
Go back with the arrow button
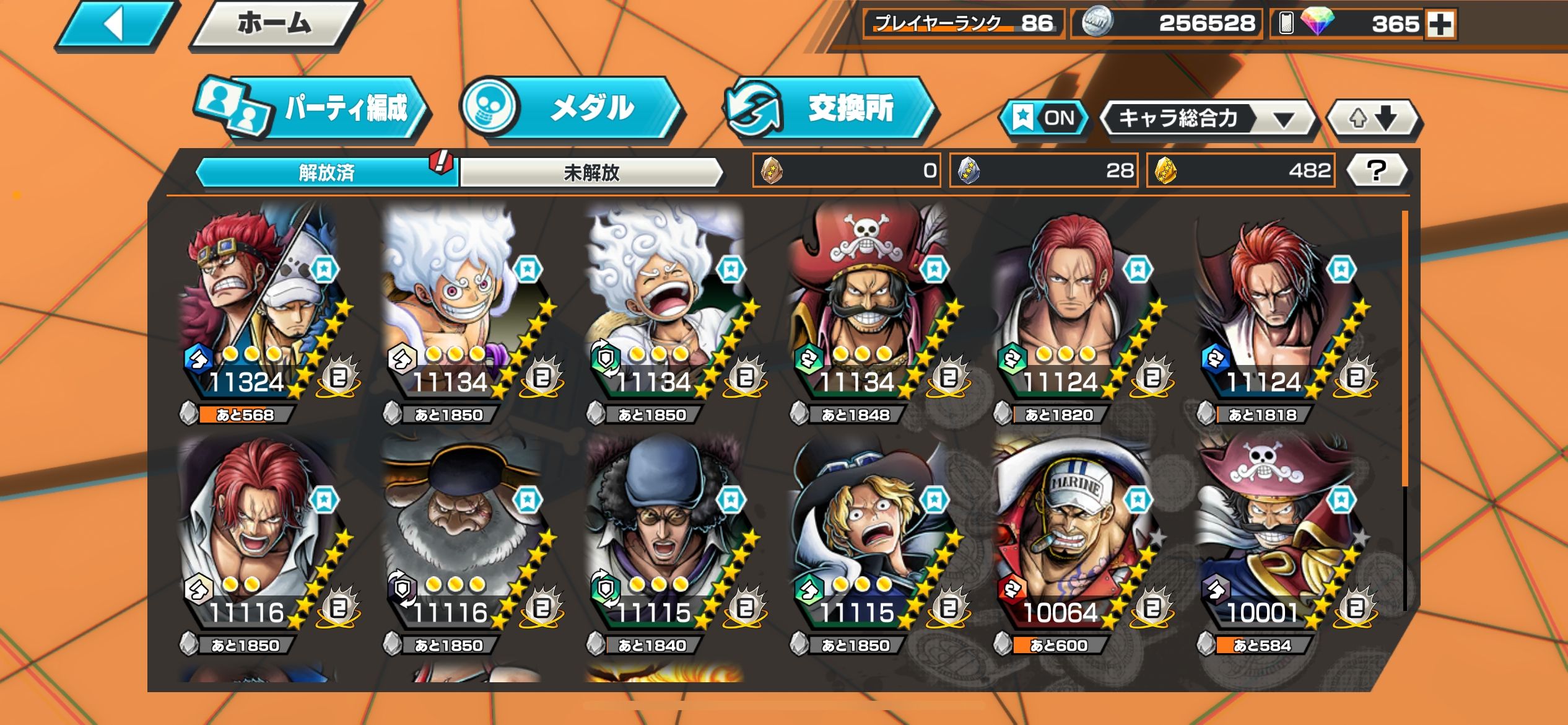[115, 25]
